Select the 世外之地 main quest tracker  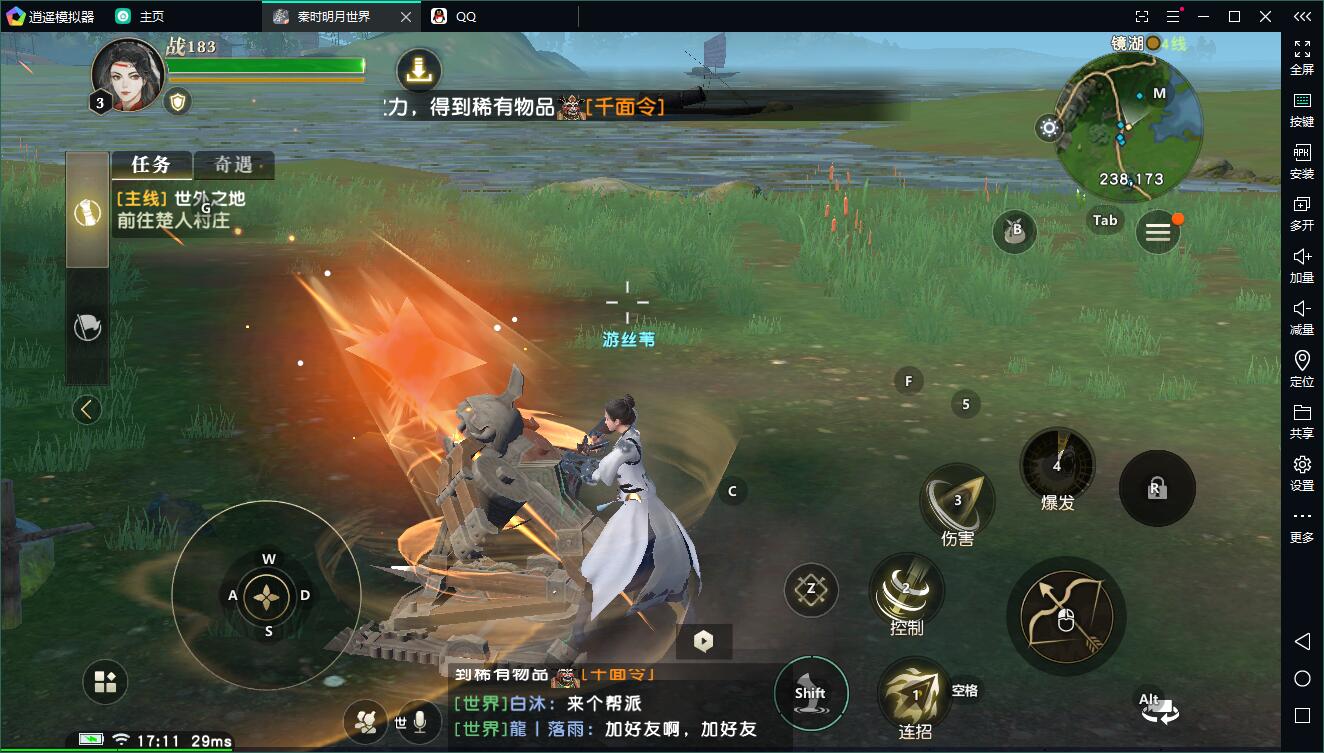[x=180, y=210]
